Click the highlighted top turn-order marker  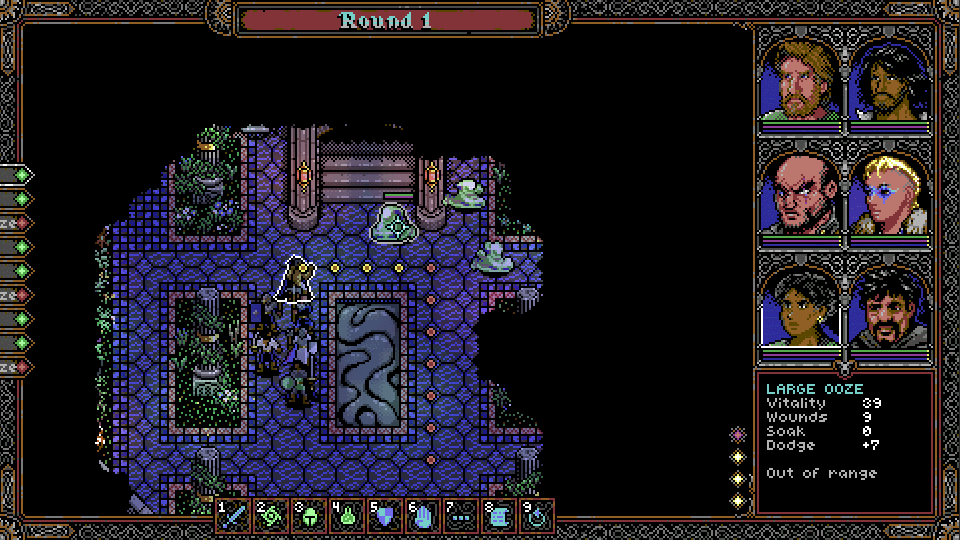pyautogui.click(x=18, y=174)
